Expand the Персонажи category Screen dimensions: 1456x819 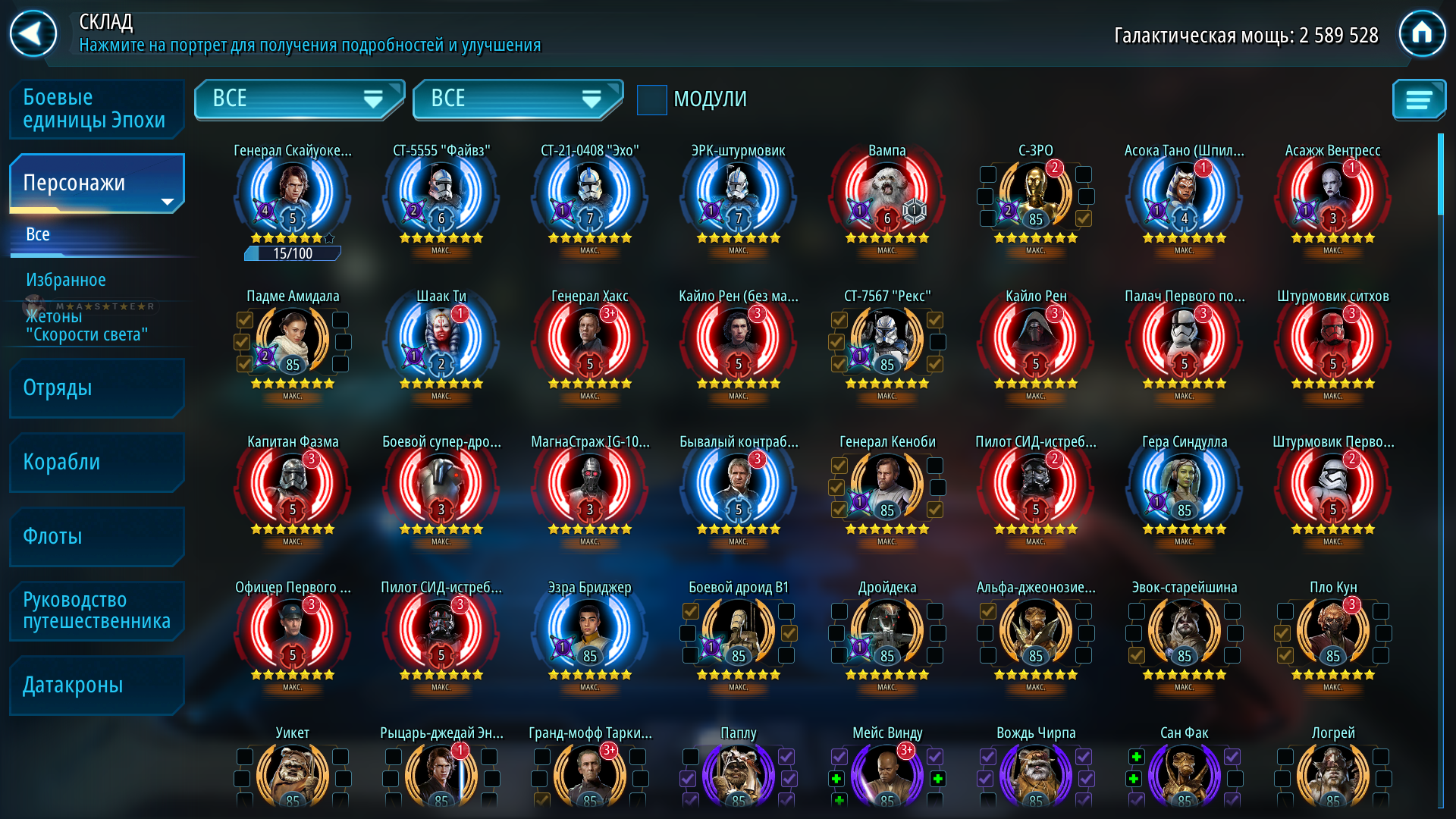[x=96, y=183]
